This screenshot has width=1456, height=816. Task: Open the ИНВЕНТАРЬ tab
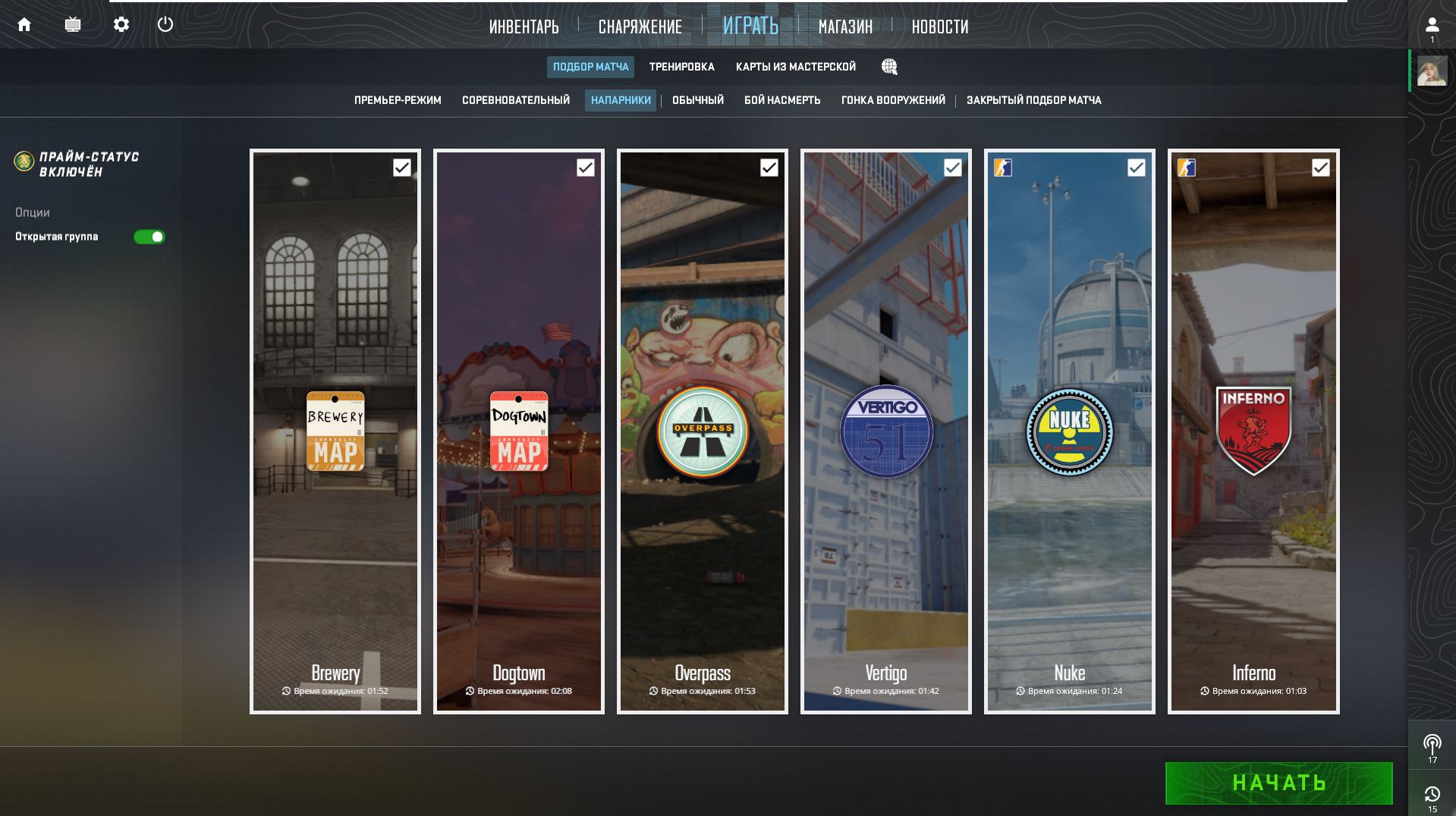click(524, 27)
